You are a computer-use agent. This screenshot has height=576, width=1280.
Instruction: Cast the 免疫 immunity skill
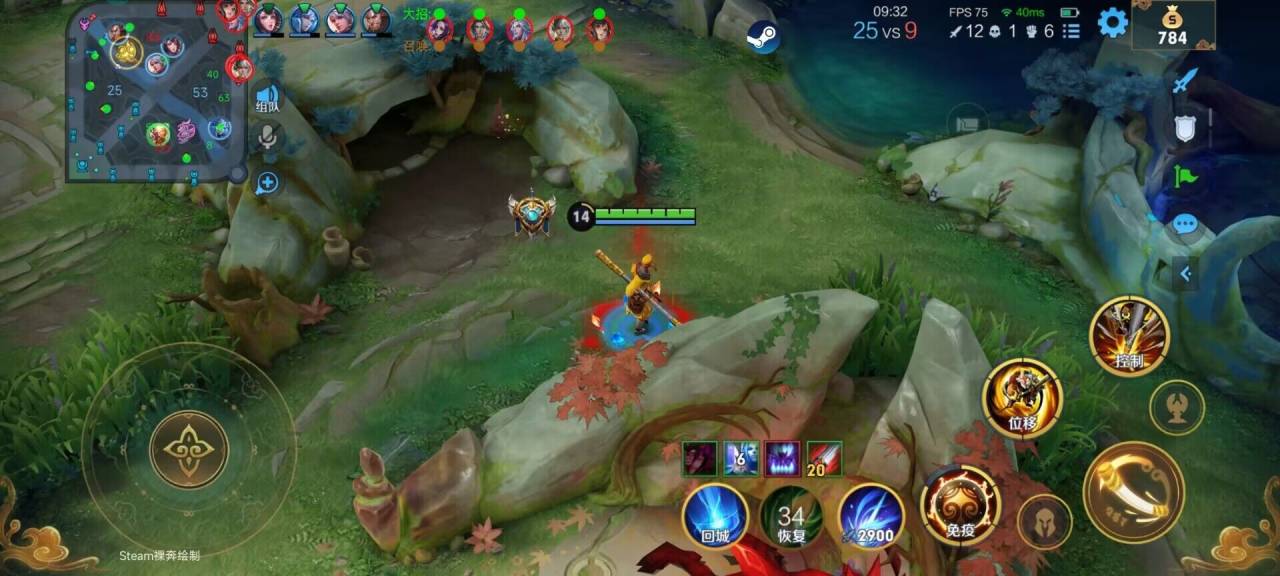click(x=960, y=506)
